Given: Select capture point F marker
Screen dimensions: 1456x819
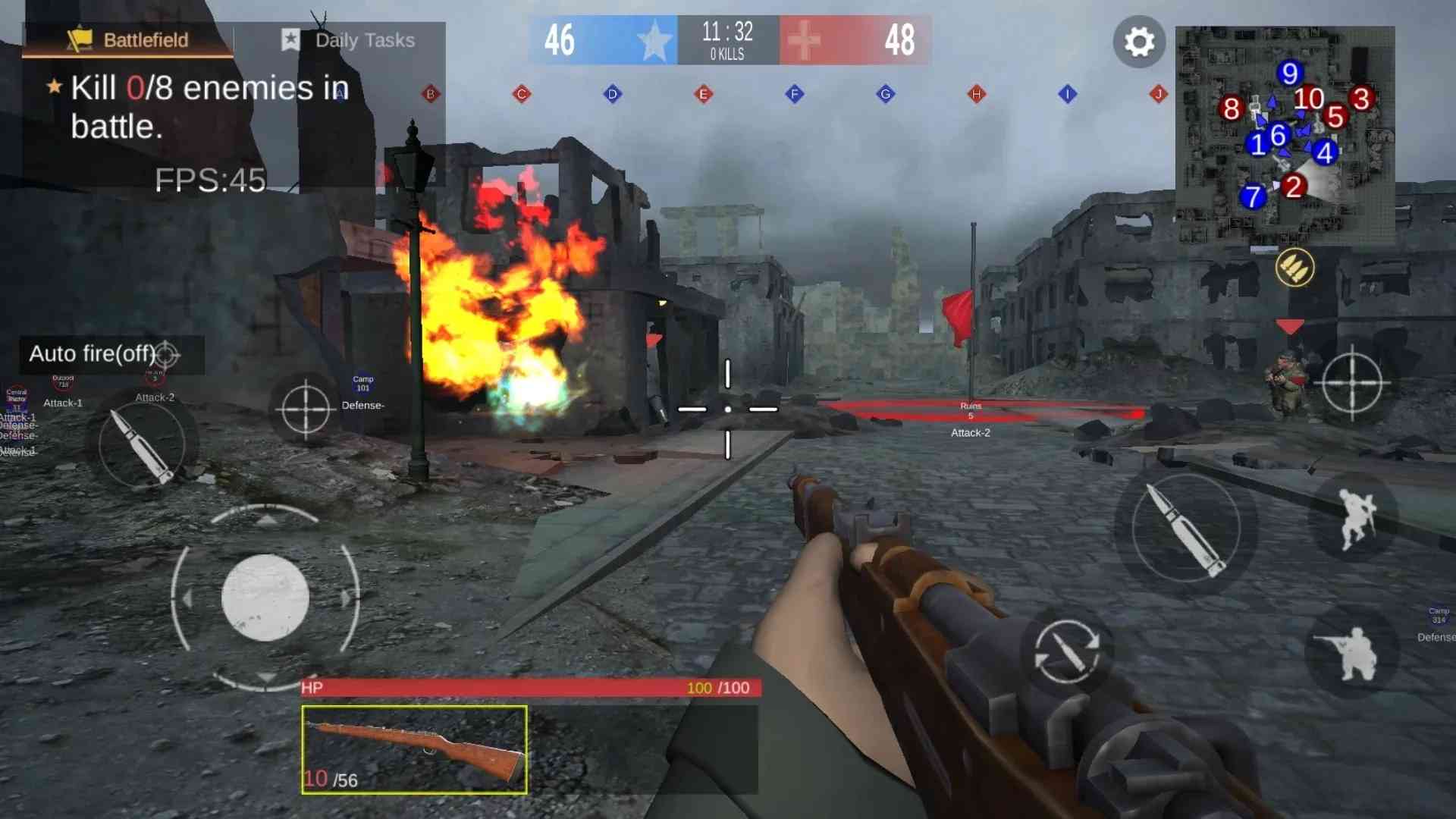Looking at the screenshot, I should click(x=795, y=94).
